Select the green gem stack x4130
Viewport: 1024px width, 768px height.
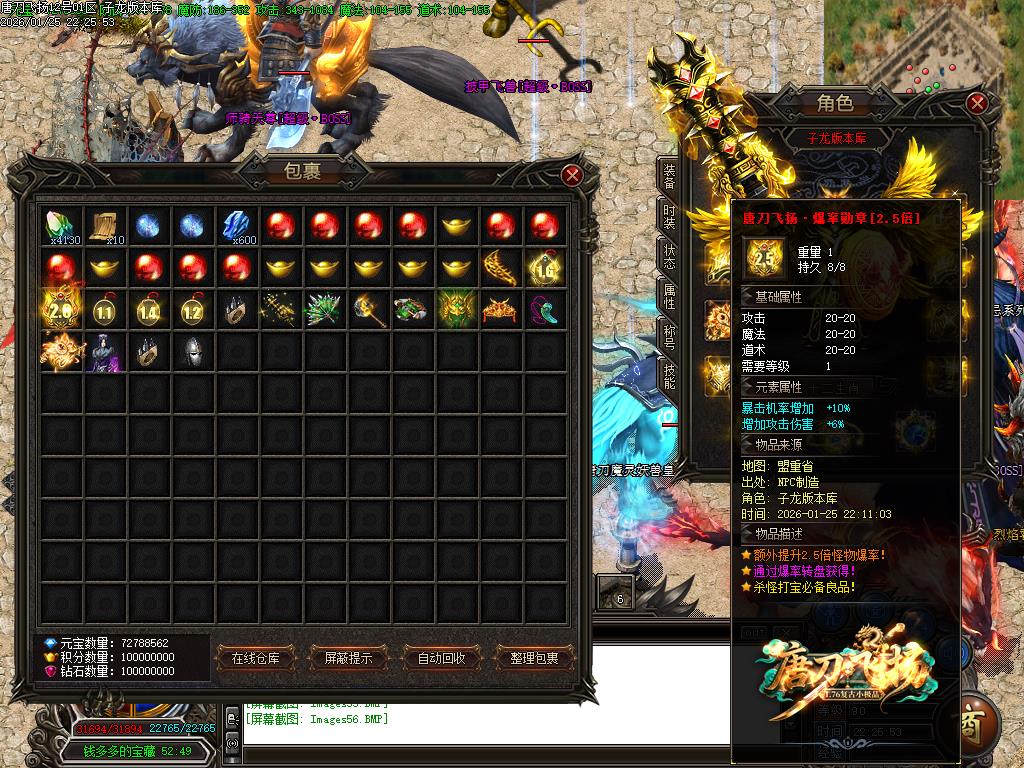point(61,226)
